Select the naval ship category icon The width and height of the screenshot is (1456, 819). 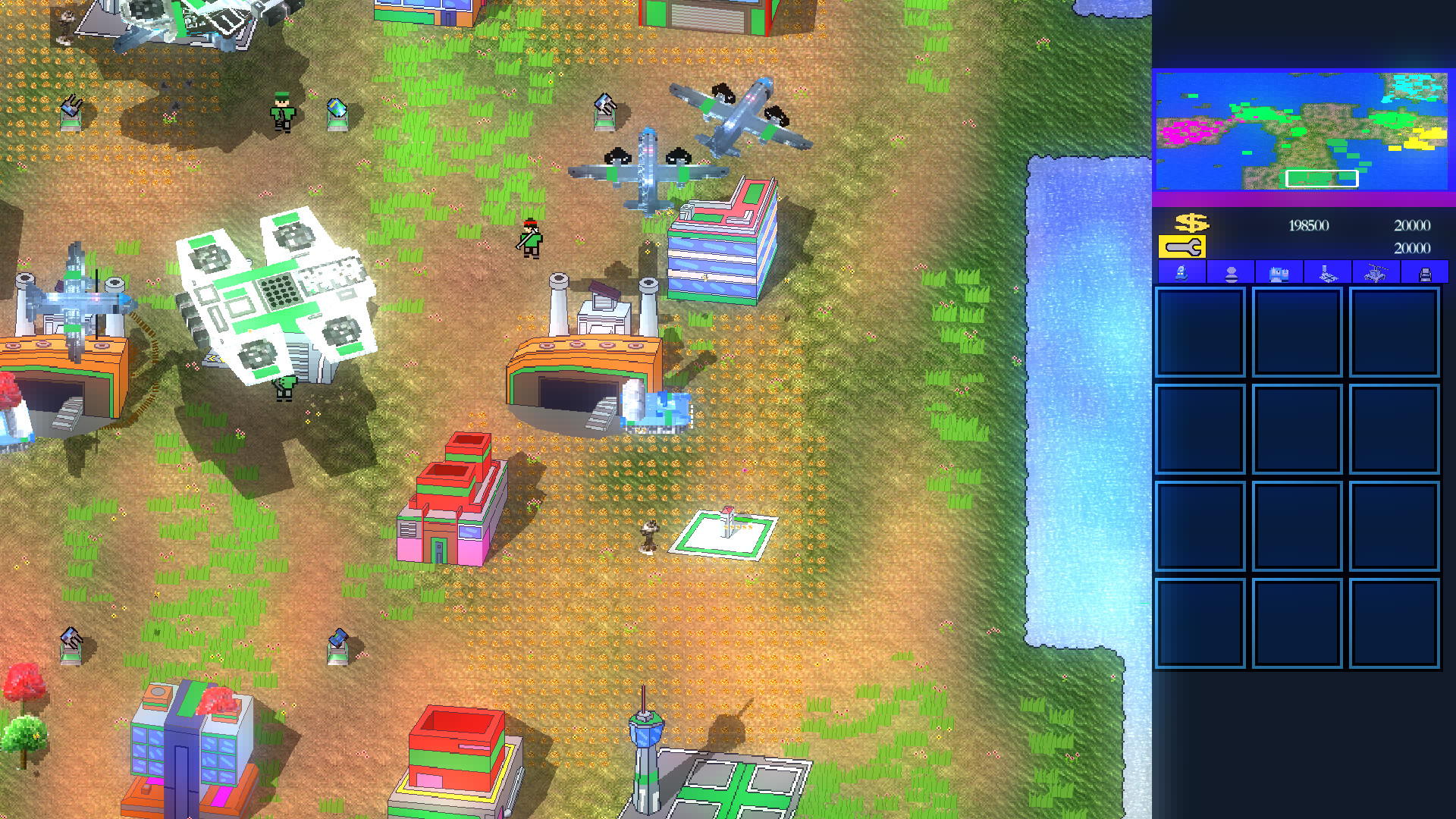coord(1328,275)
